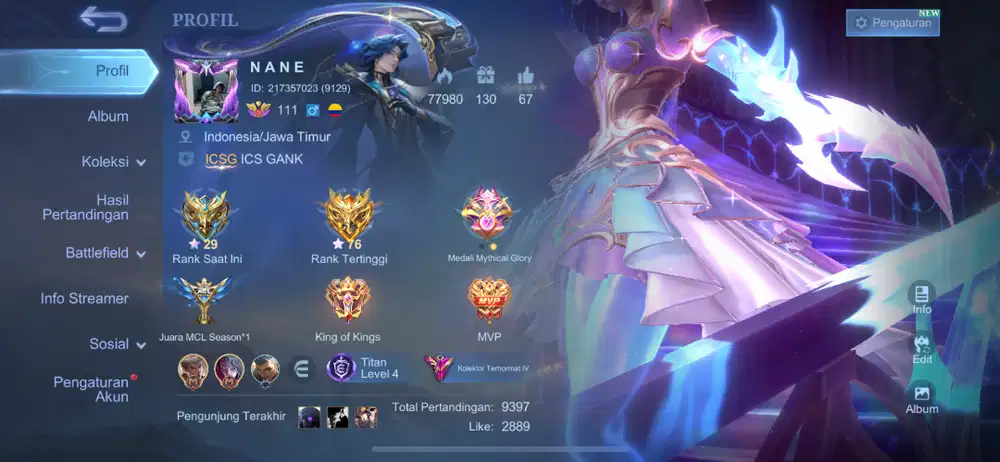Viewport: 1000px width, 462px height.
Task: Expand the Battlefield section
Action: coord(106,253)
